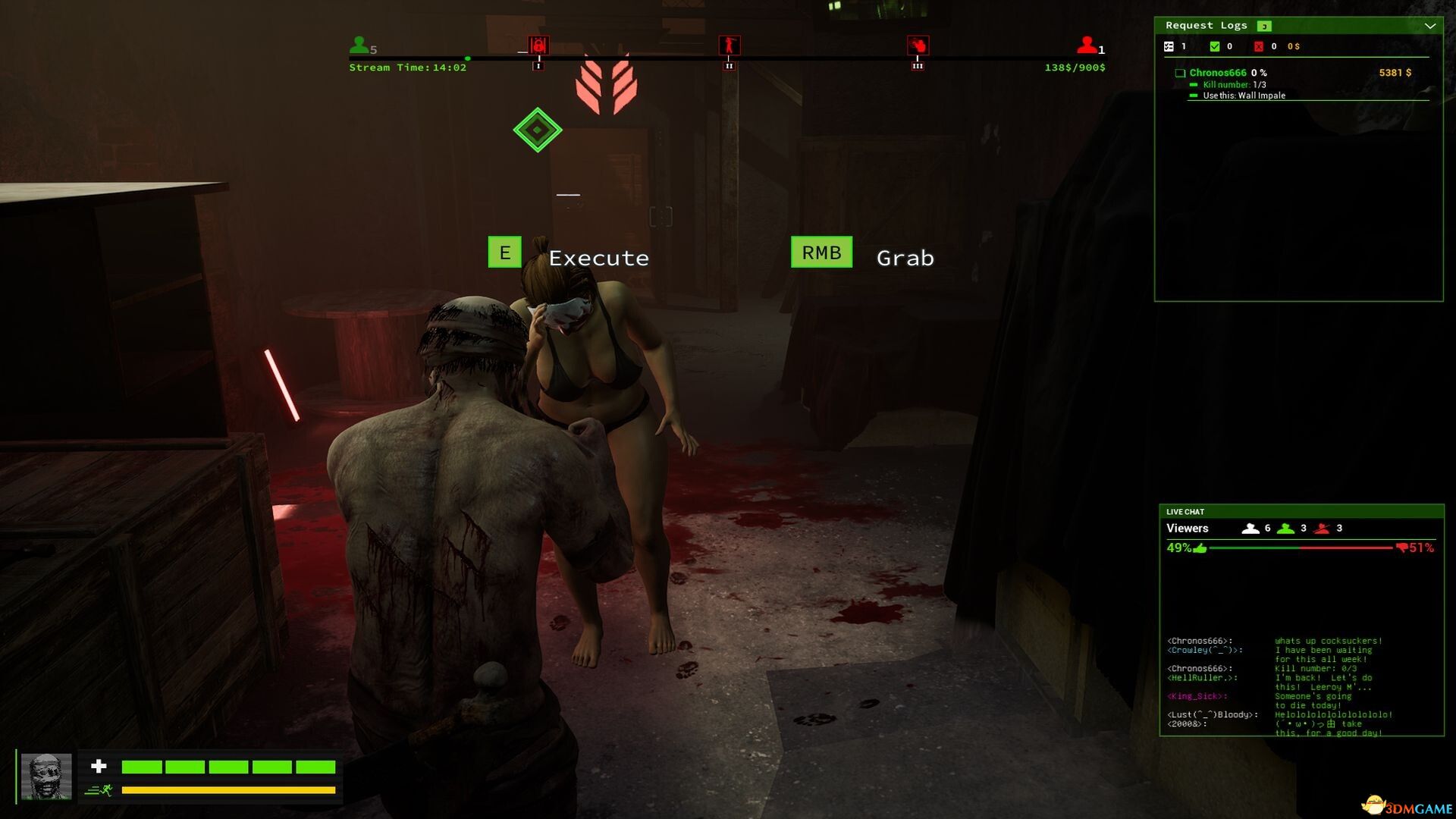
Task: Click the green thumbs-up approval icon
Action: pos(1200,548)
